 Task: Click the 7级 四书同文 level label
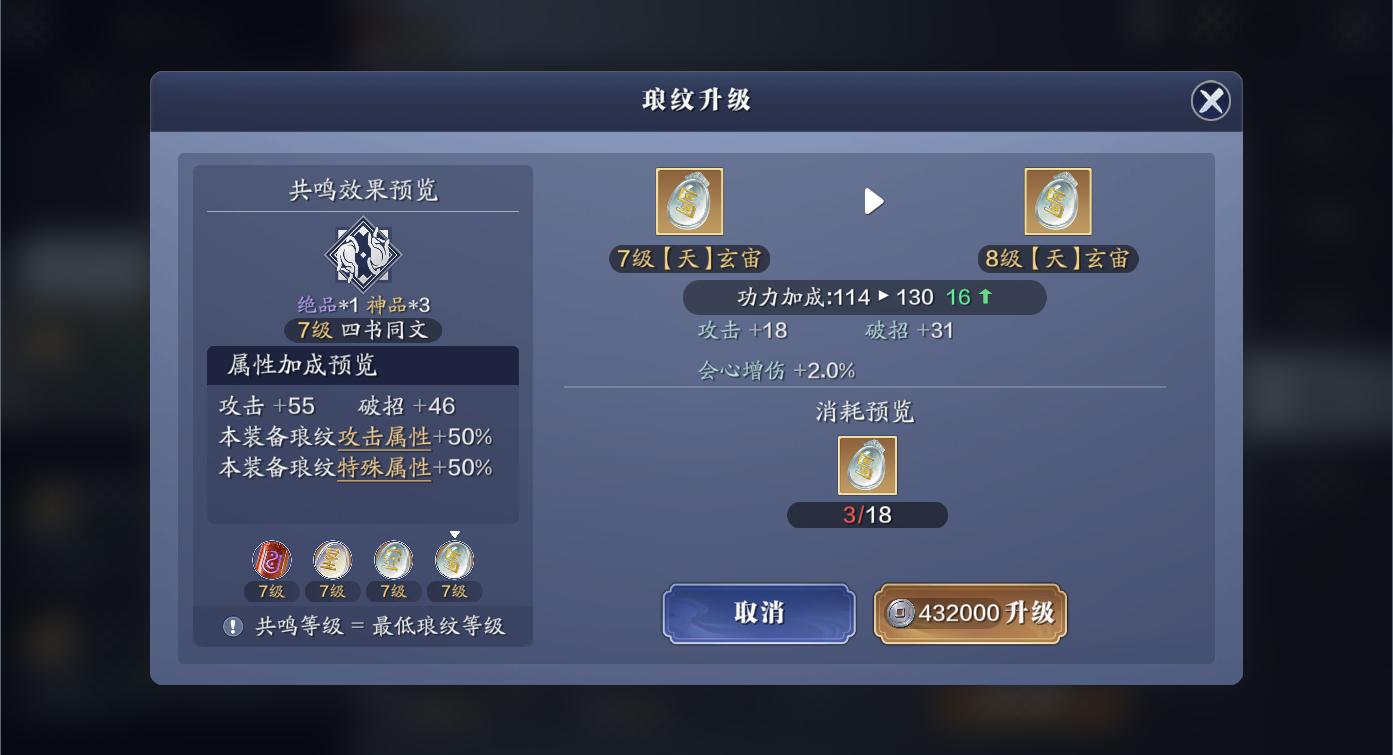pyautogui.click(x=362, y=330)
